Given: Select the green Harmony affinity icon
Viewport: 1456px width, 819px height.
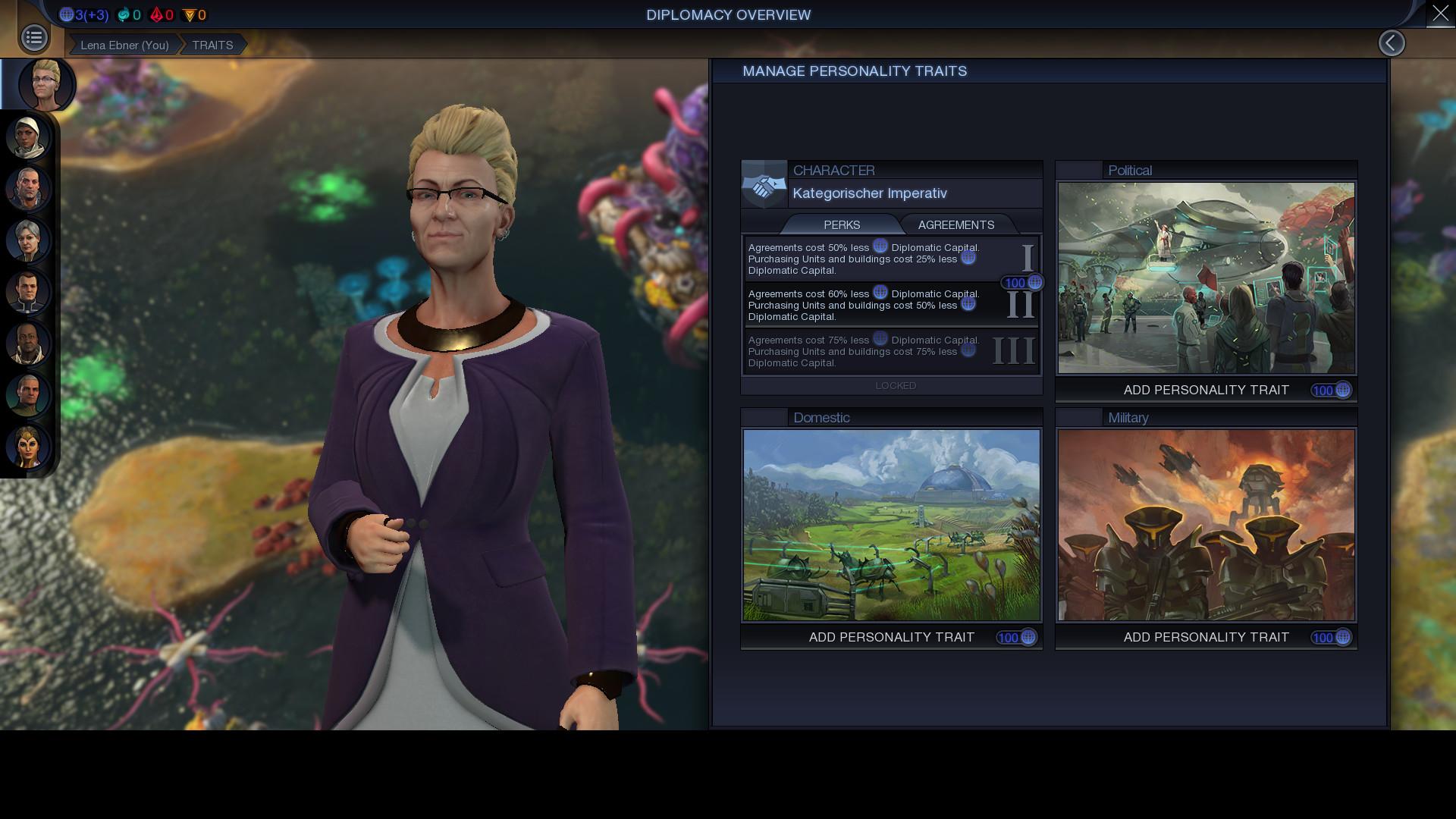Looking at the screenshot, I should pos(122,14).
